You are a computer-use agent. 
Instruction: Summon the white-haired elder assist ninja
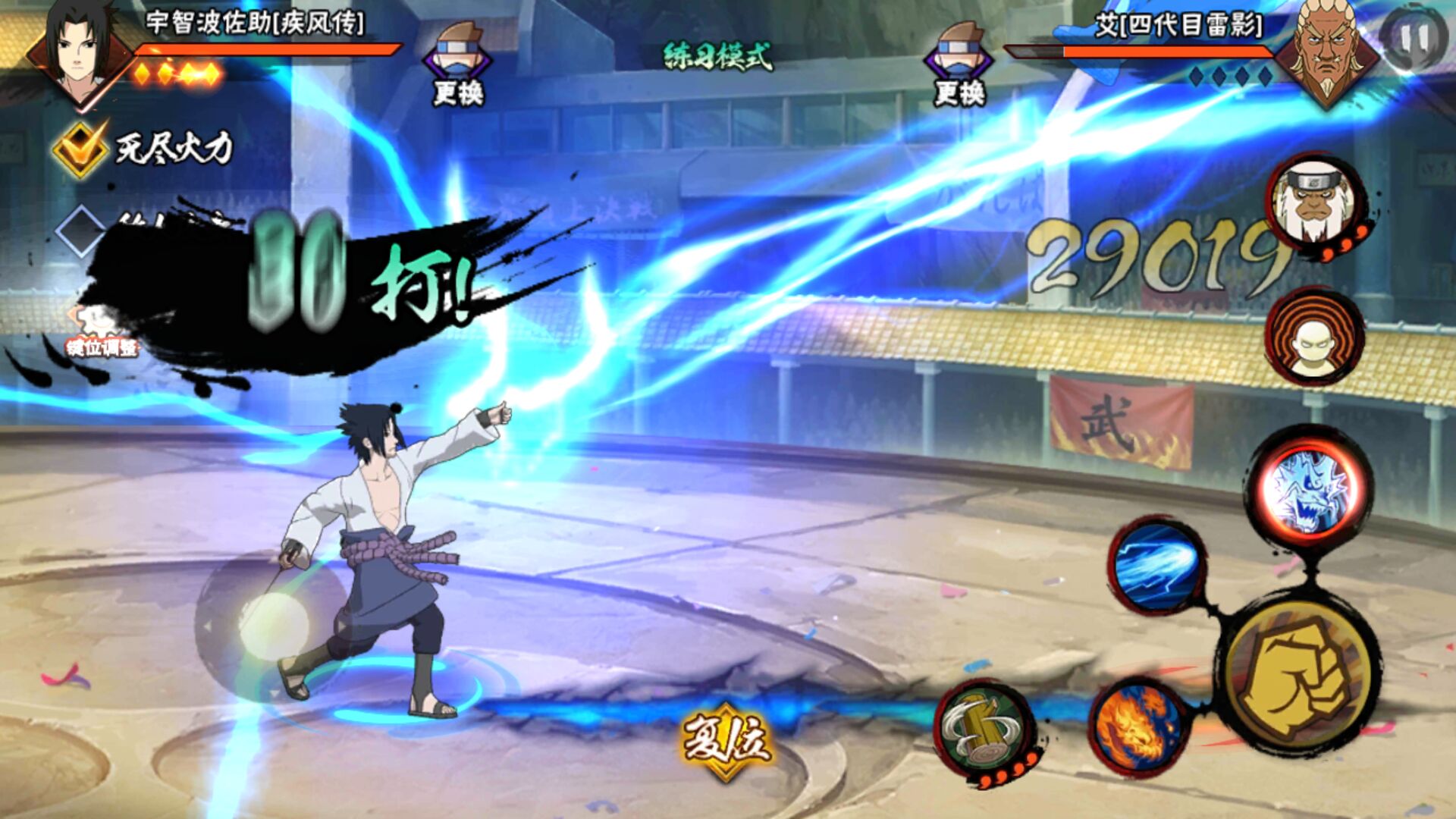pyautogui.click(x=1313, y=202)
